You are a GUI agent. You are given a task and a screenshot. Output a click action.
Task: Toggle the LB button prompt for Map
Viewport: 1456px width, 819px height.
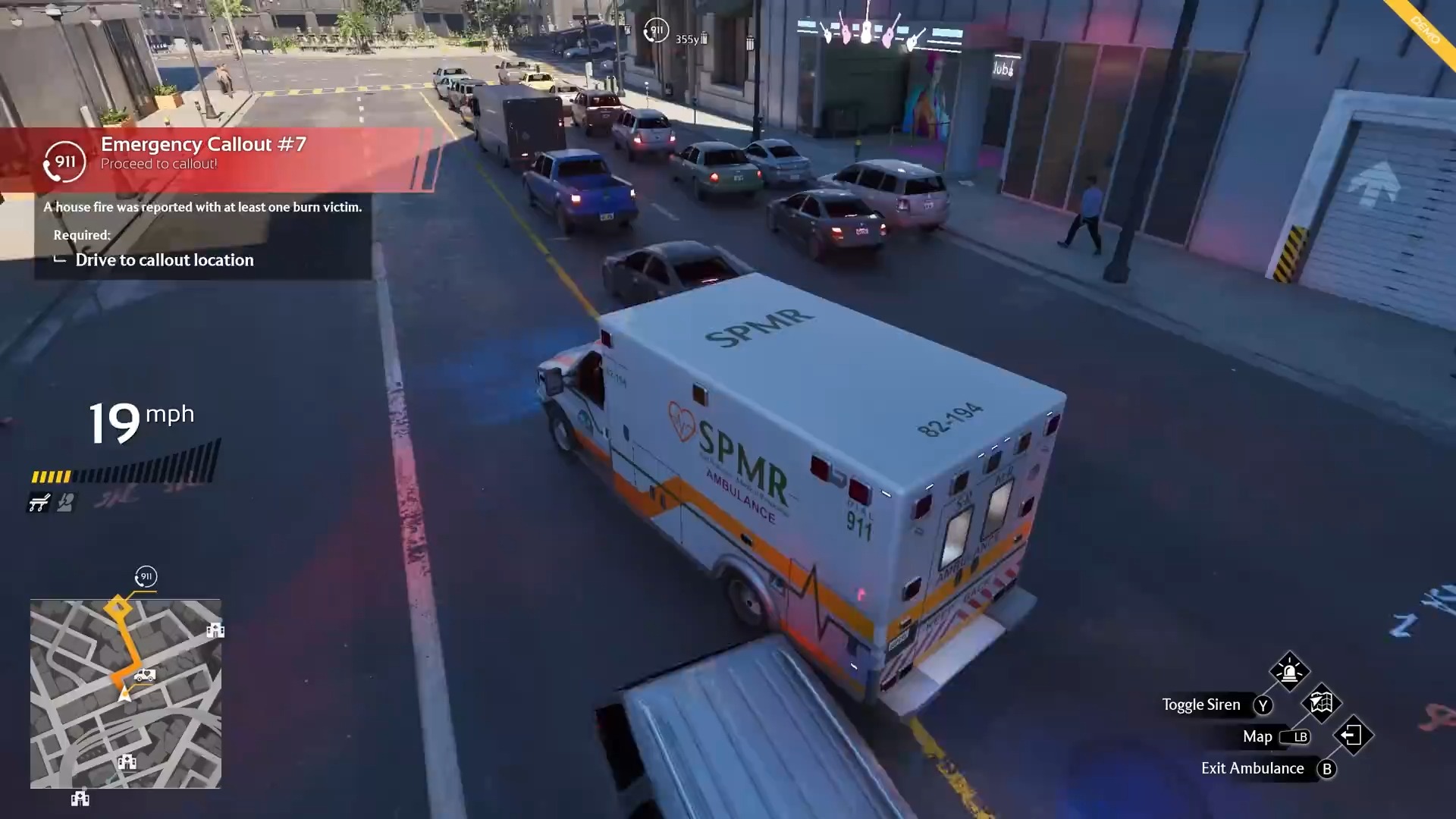click(x=1298, y=736)
